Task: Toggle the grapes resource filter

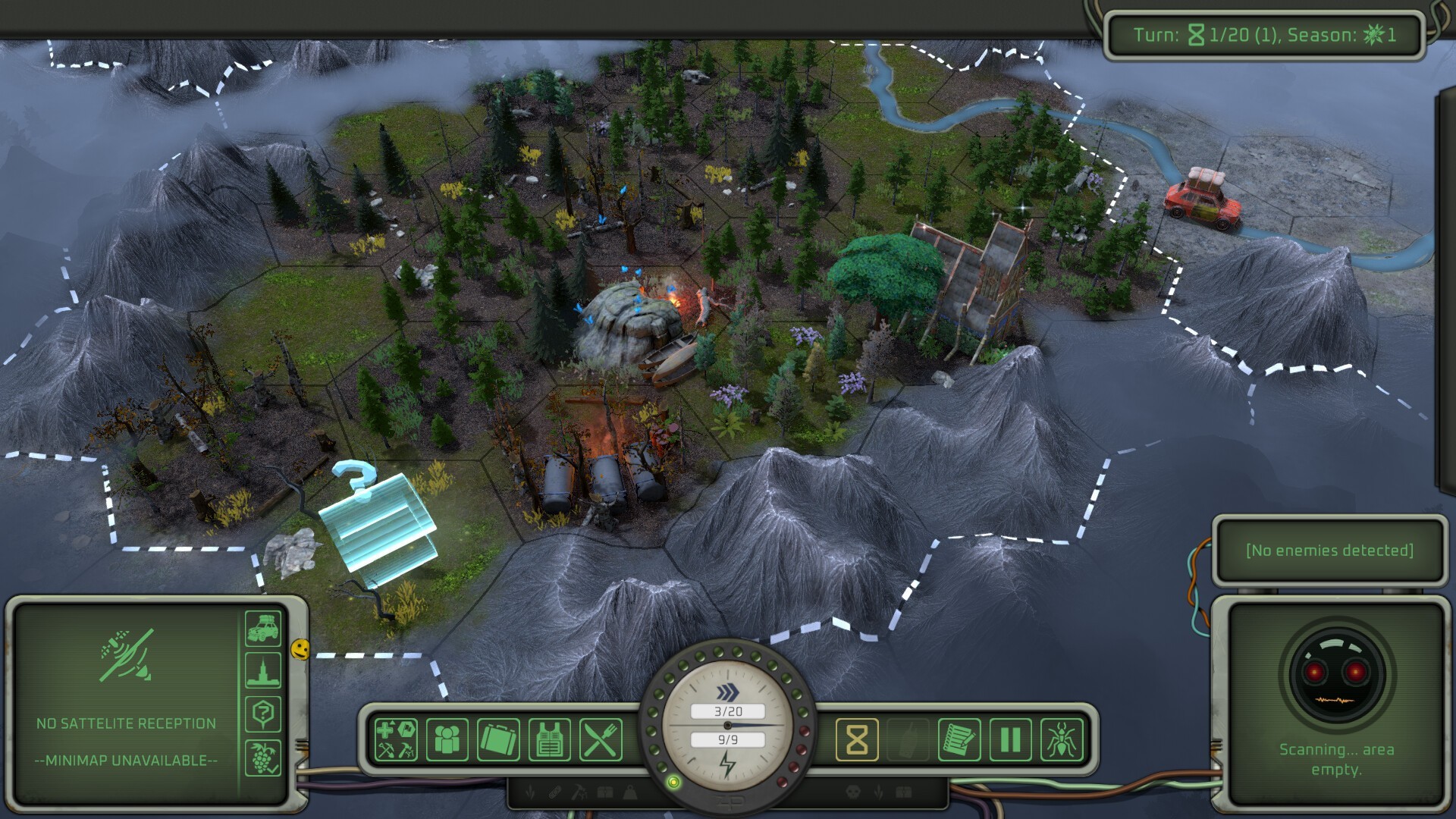Action: (263, 757)
